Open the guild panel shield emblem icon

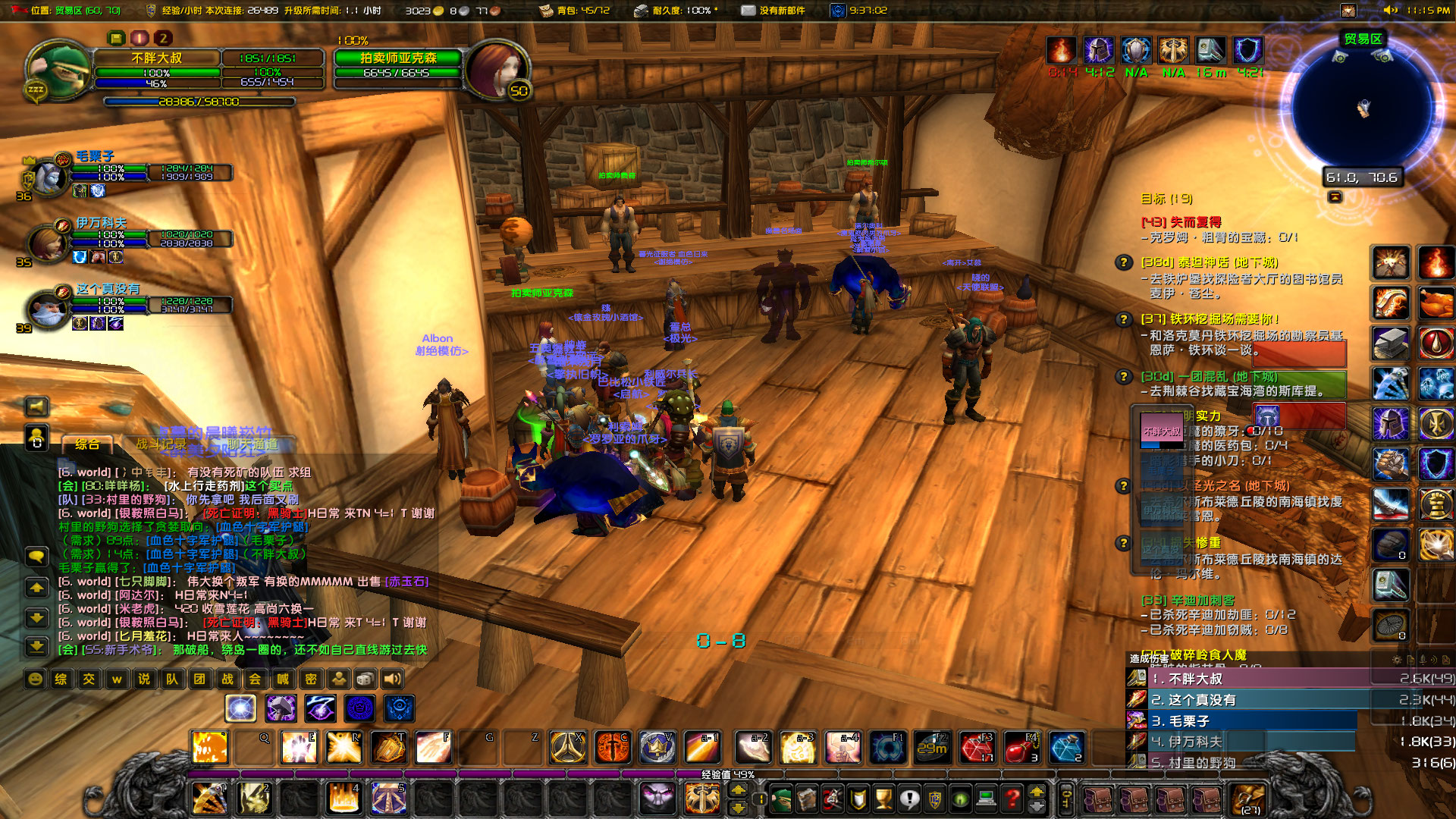[935, 798]
